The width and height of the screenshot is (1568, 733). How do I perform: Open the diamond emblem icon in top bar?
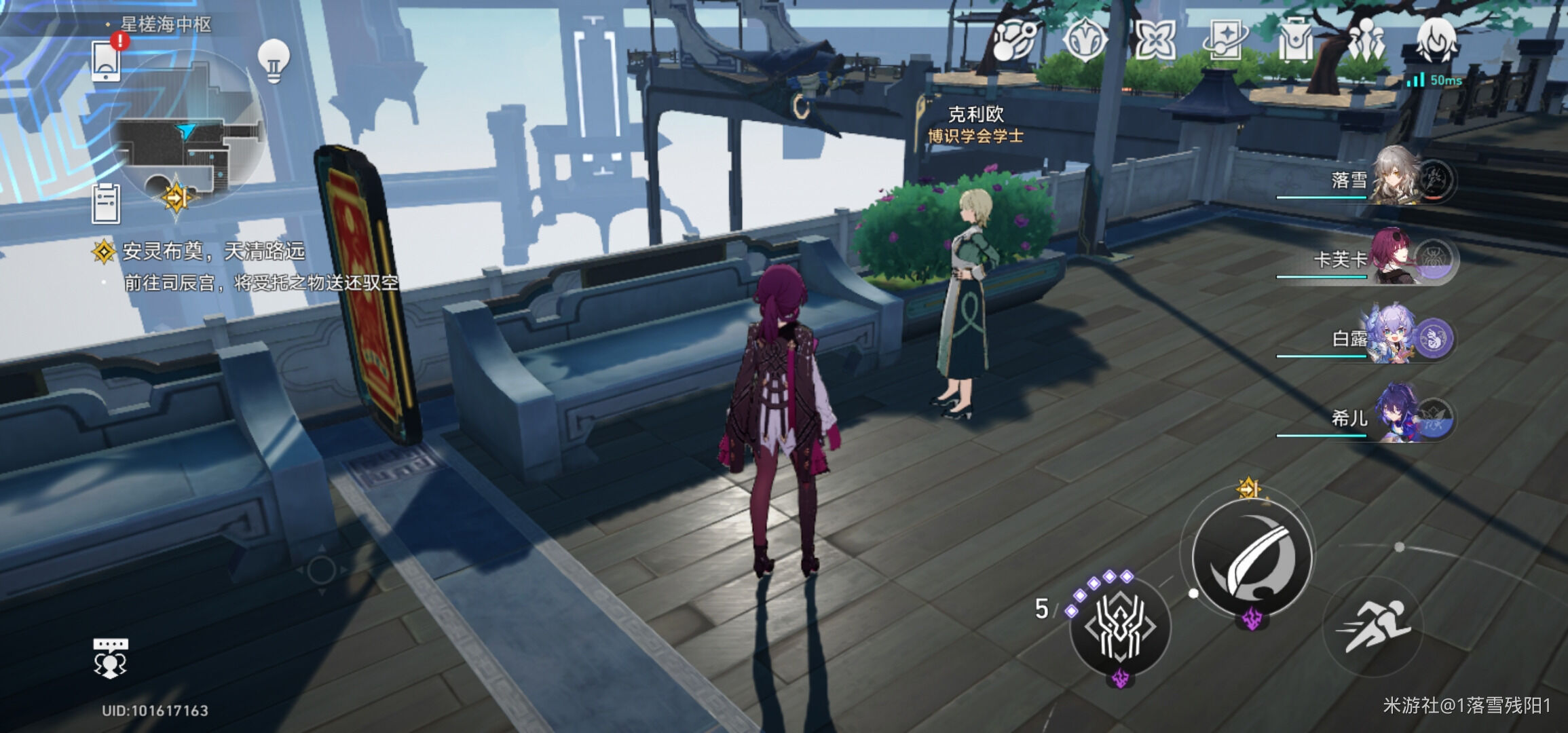(1084, 40)
